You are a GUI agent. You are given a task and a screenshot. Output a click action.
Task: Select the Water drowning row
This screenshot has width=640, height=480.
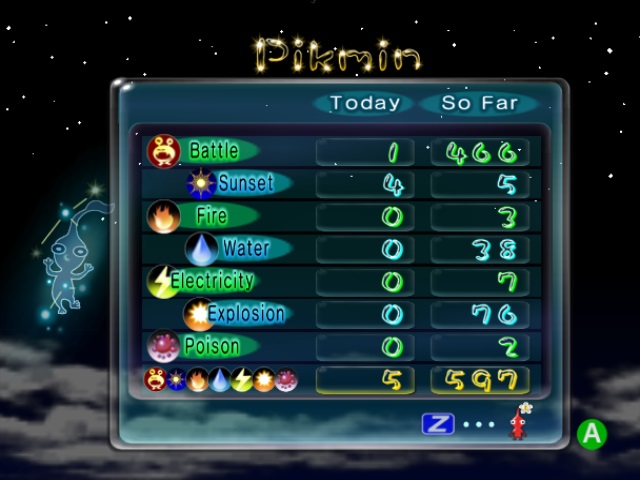pos(245,248)
